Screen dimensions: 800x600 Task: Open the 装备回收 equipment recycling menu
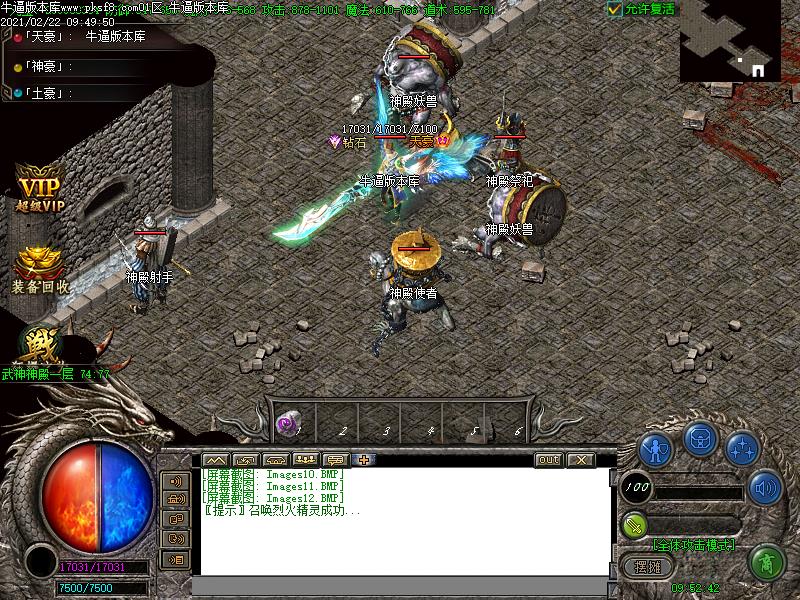tap(40, 270)
